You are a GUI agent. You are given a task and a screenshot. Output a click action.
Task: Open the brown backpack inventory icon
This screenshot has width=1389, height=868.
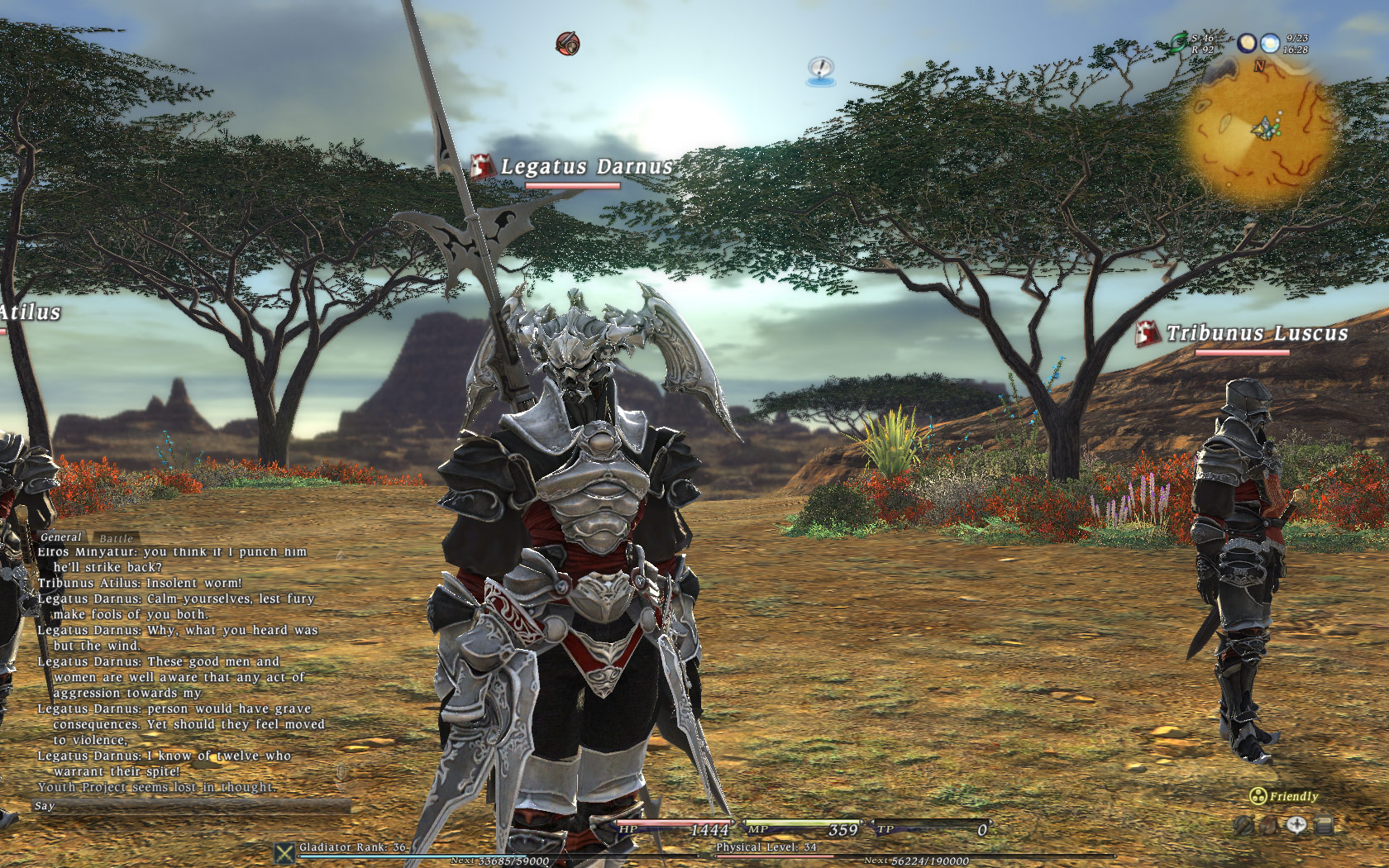pos(1269,825)
